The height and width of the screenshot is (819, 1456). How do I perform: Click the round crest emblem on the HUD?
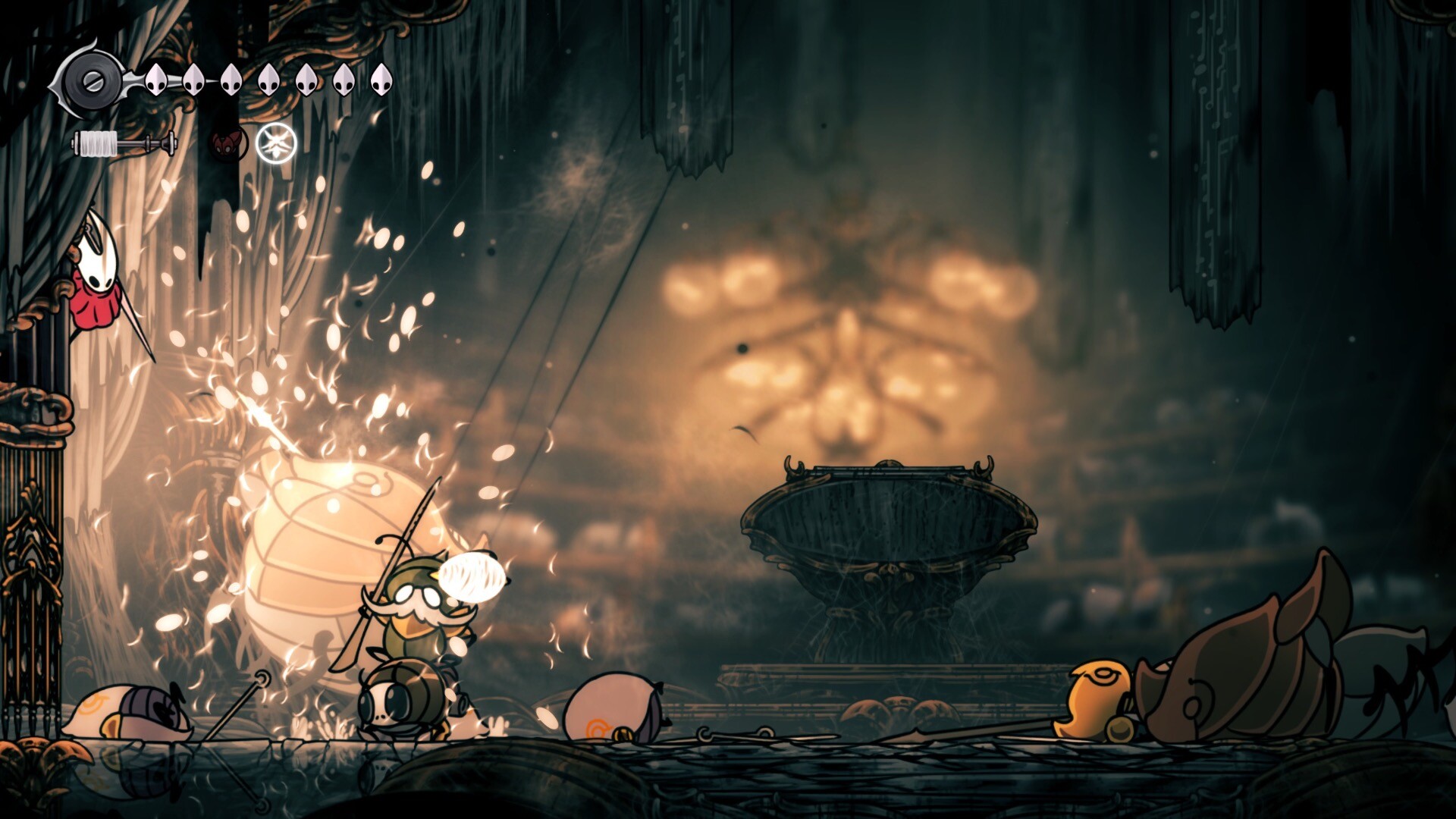pyautogui.click(x=91, y=80)
